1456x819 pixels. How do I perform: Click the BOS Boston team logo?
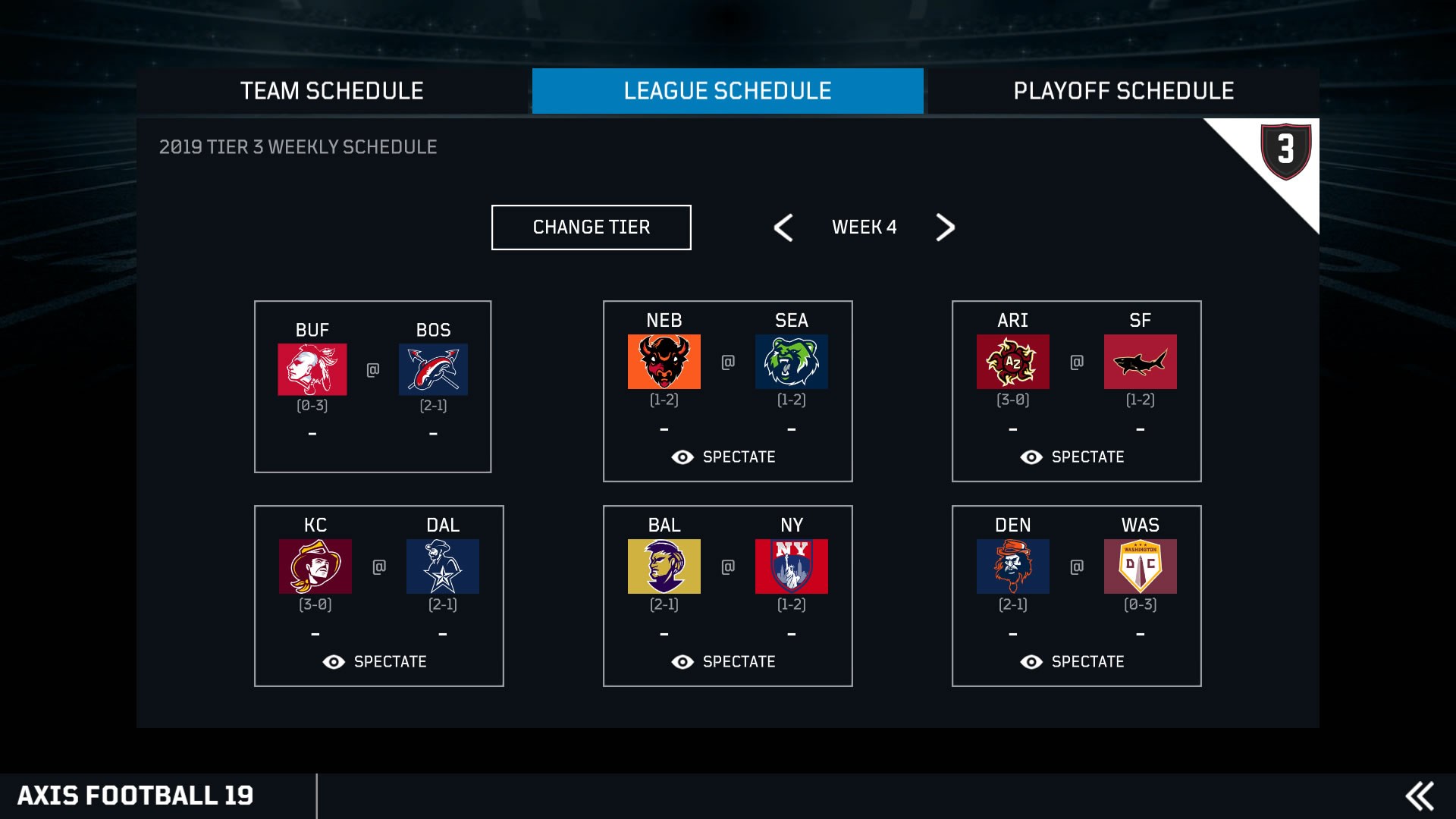(x=434, y=370)
